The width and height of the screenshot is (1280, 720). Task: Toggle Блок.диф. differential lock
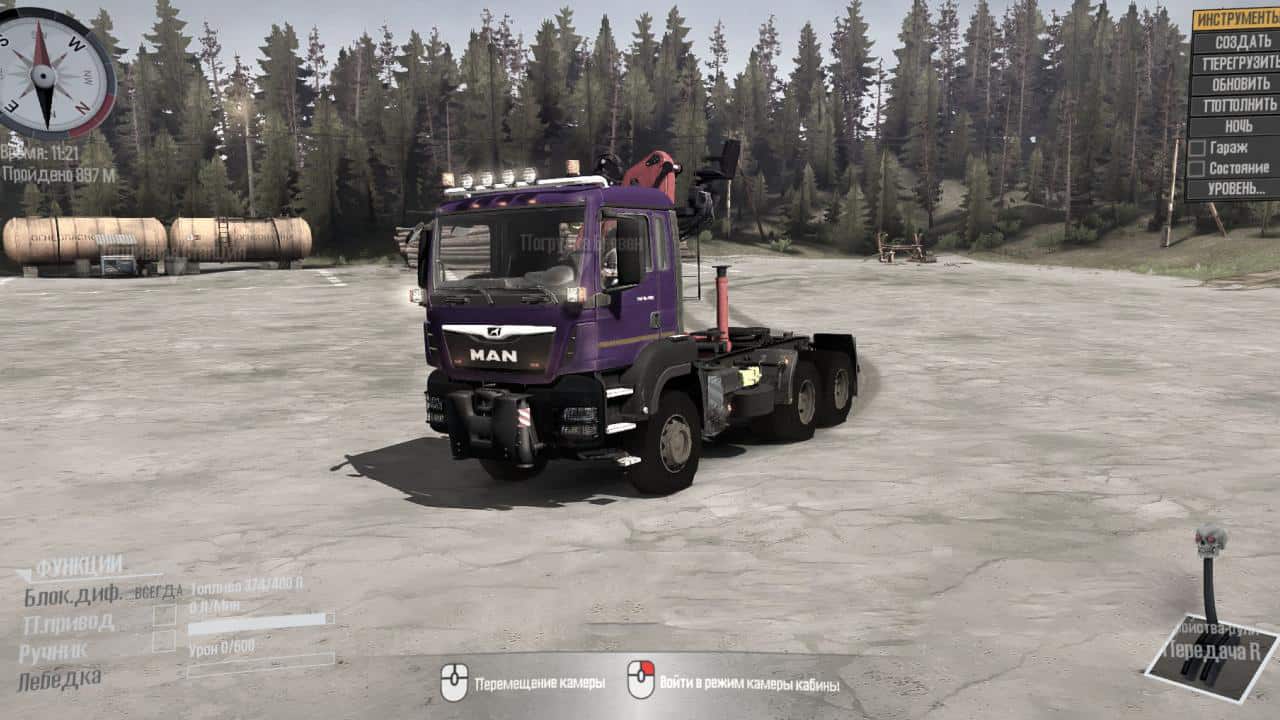(x=73, y=594)
